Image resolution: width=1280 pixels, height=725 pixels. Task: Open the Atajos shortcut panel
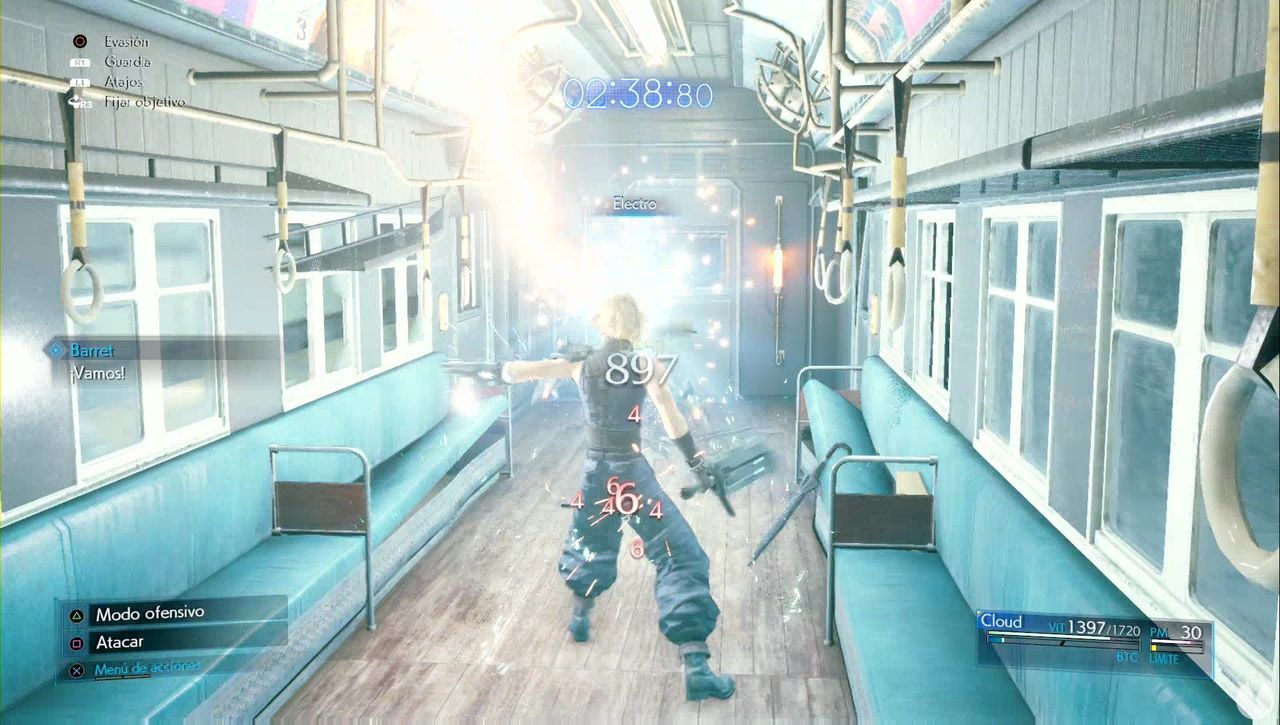tap(124, 83)
